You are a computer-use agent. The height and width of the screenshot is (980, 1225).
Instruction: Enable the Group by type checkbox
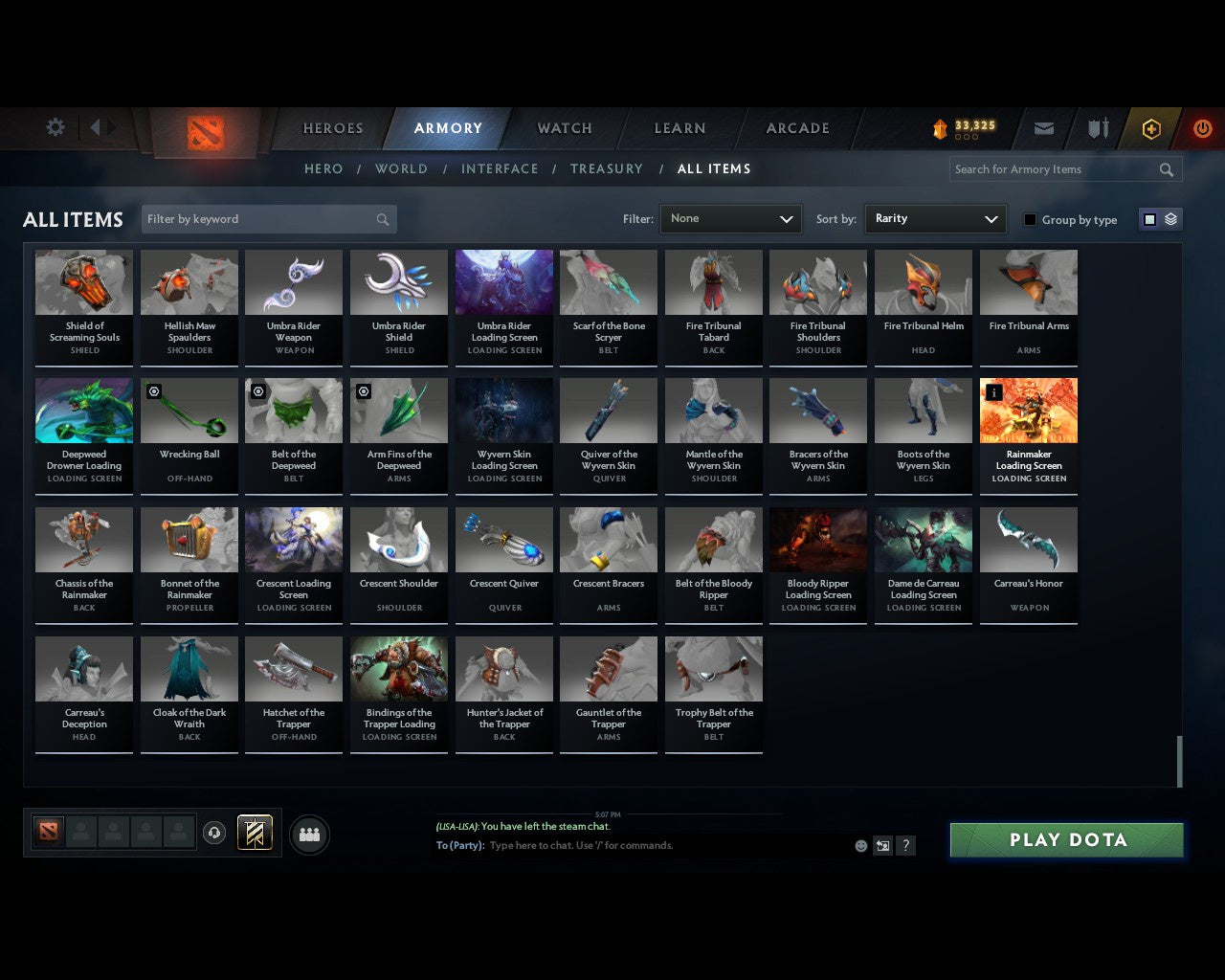click(x=1030, y=219)
